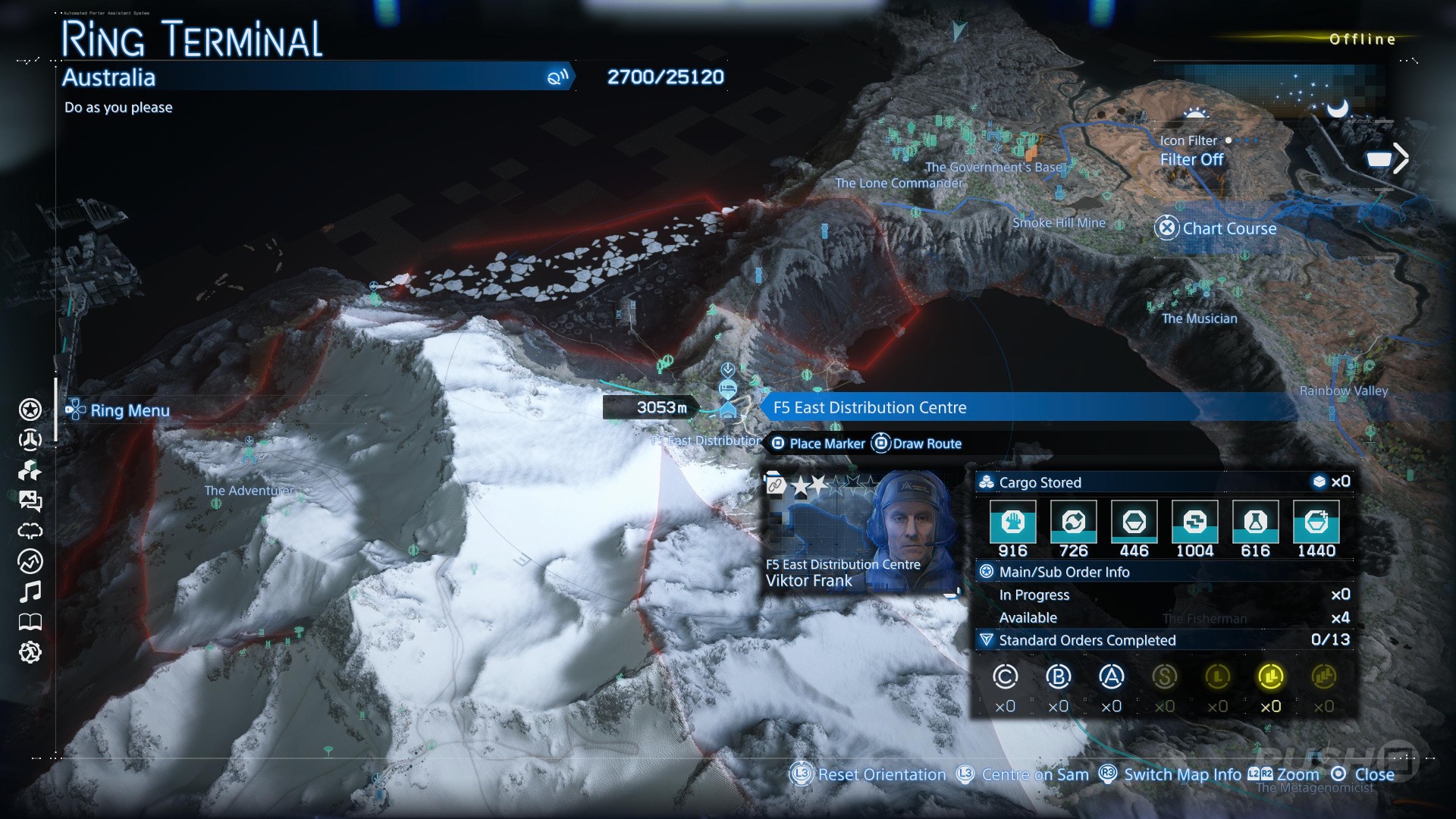Select the rank C standard order icon

[x=1006, y=676]
